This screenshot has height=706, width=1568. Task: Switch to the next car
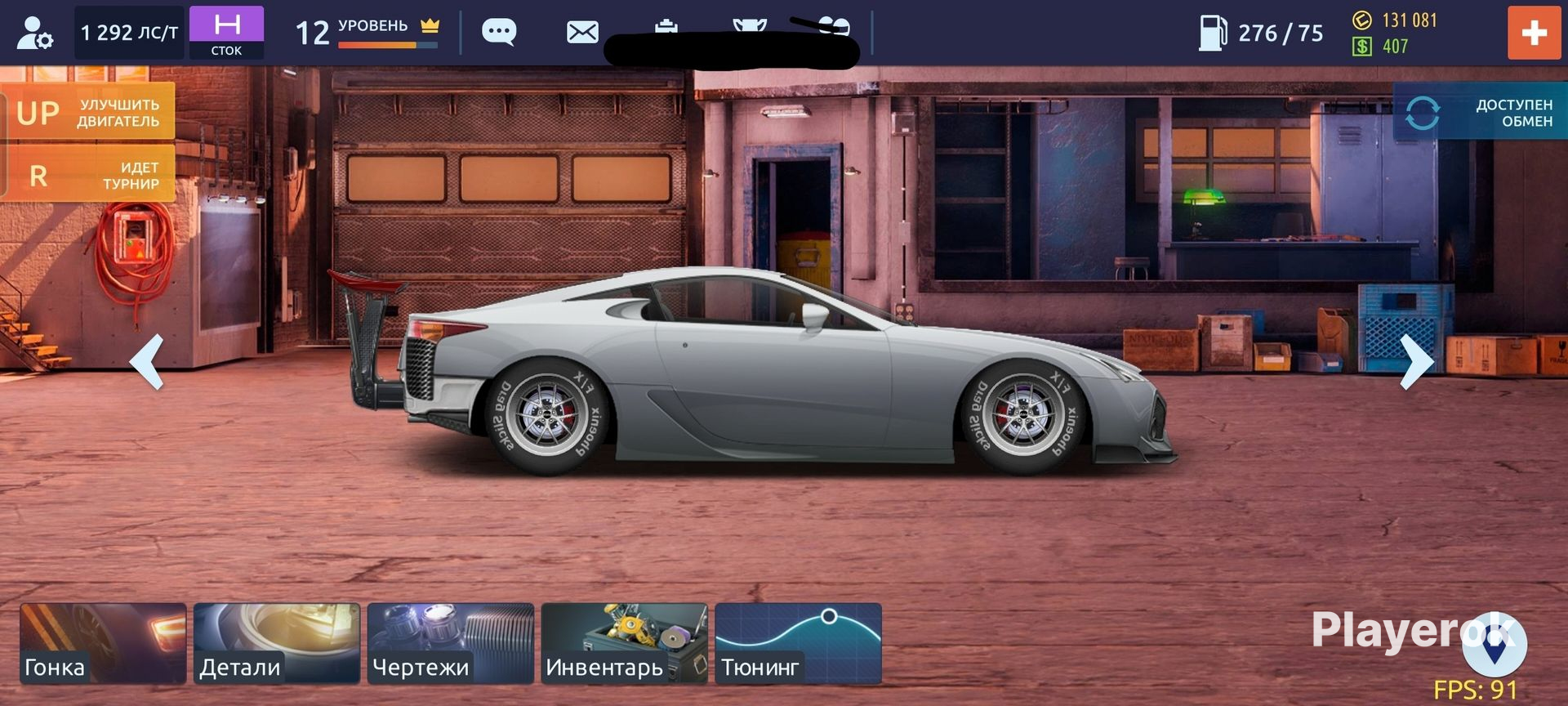point(1416,361)
